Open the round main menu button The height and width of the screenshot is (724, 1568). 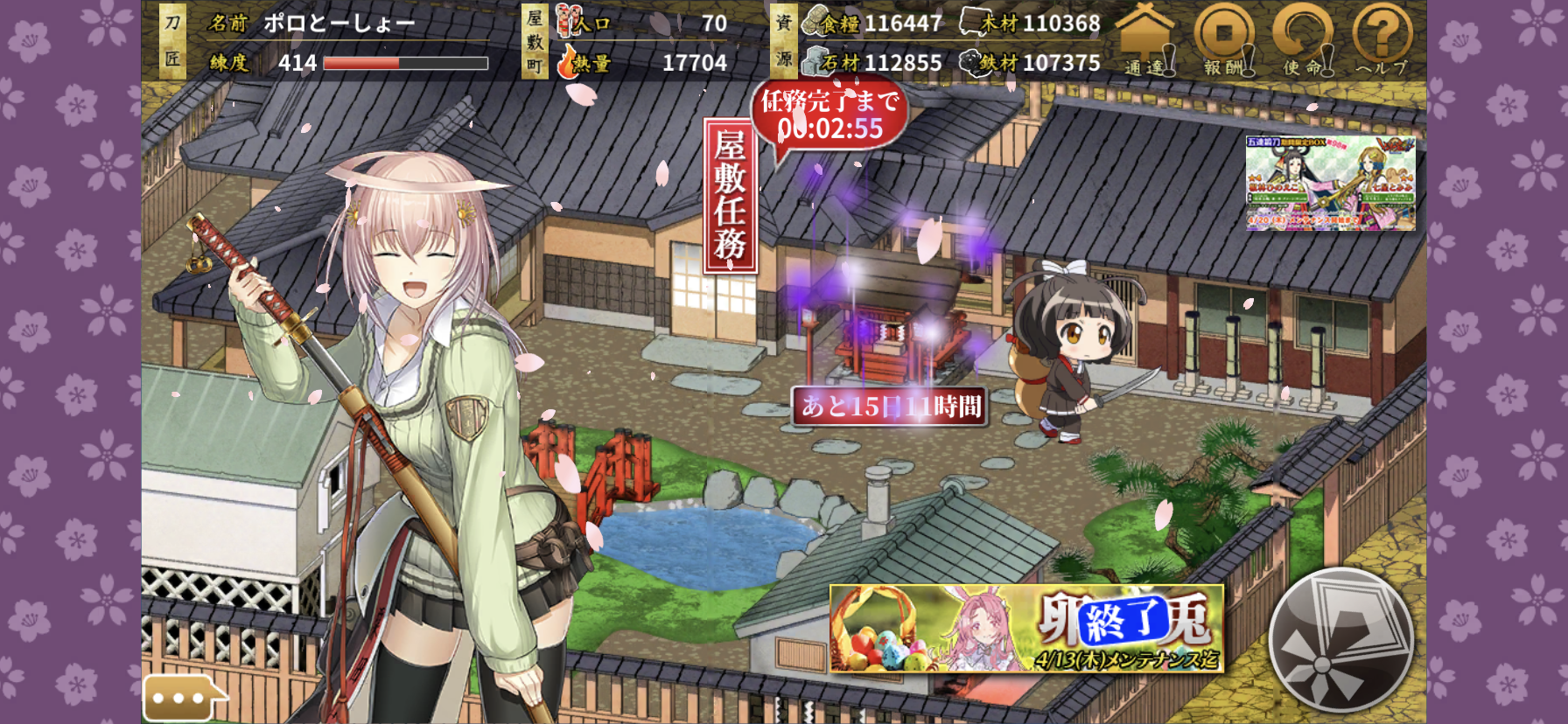point(1340,640)
